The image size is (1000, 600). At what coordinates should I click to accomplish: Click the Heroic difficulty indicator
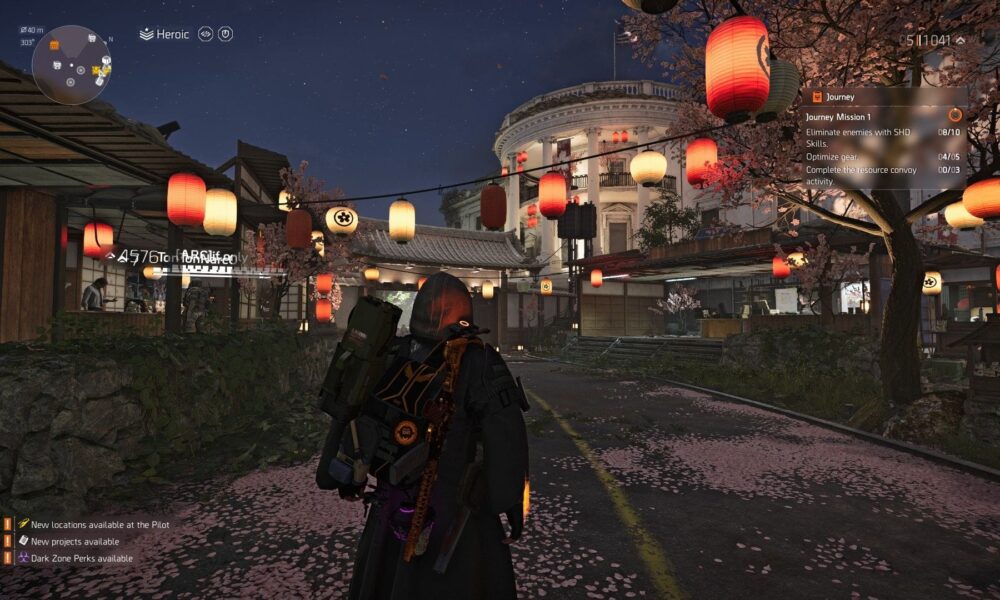(x=165, y=34)
